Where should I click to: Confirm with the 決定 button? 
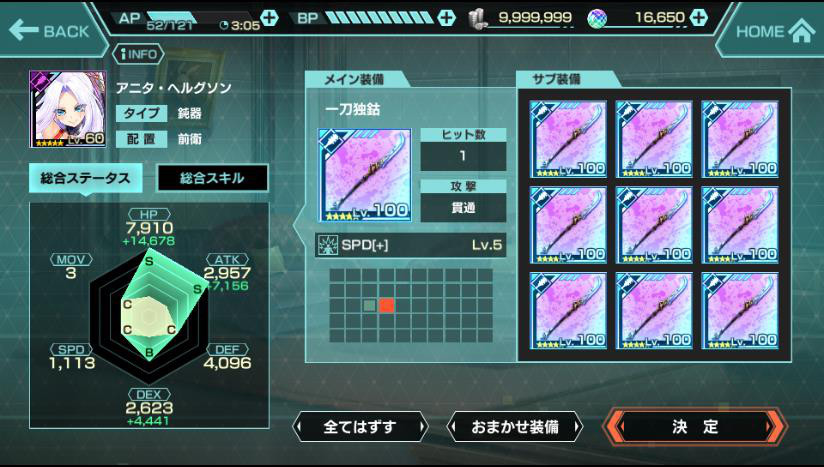(x=695, y=427)
